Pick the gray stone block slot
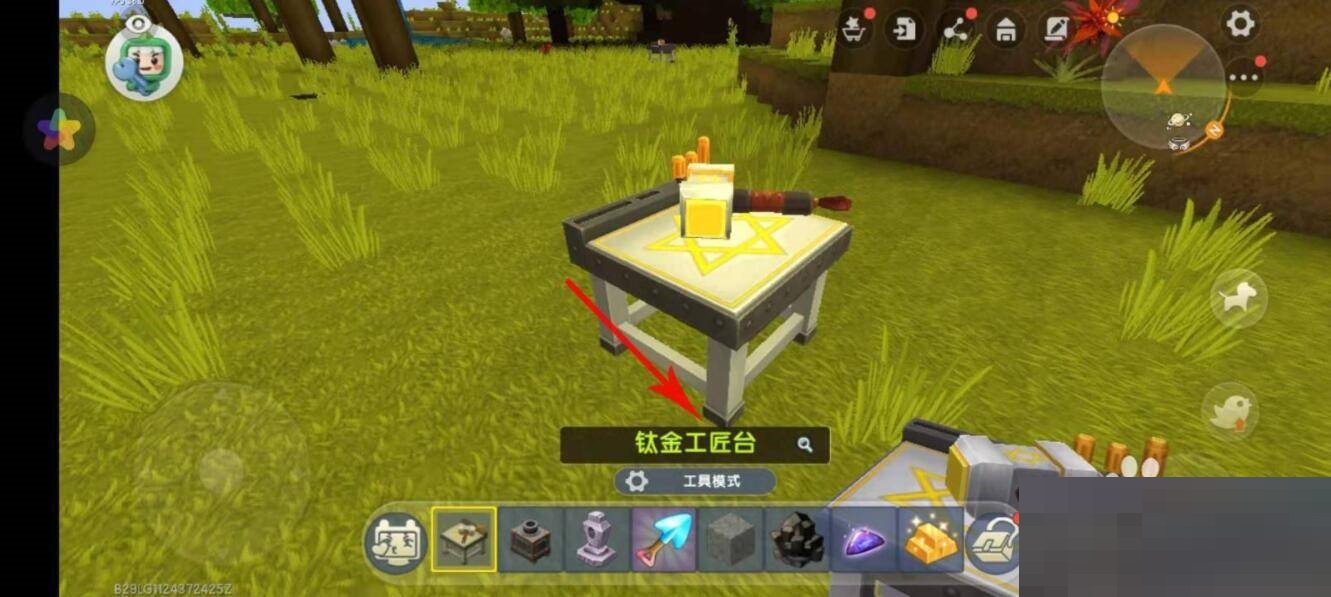 tap(730, 540)
